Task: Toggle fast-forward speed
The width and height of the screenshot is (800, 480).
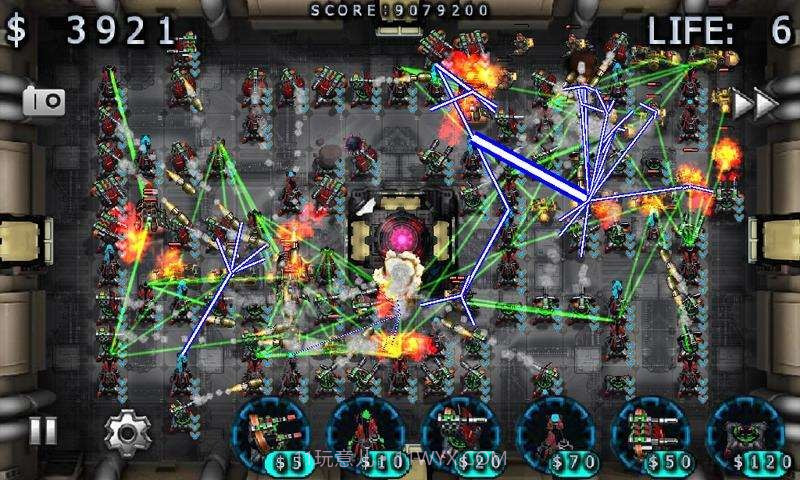Action: pyautogui.click(x=756, y=102)
